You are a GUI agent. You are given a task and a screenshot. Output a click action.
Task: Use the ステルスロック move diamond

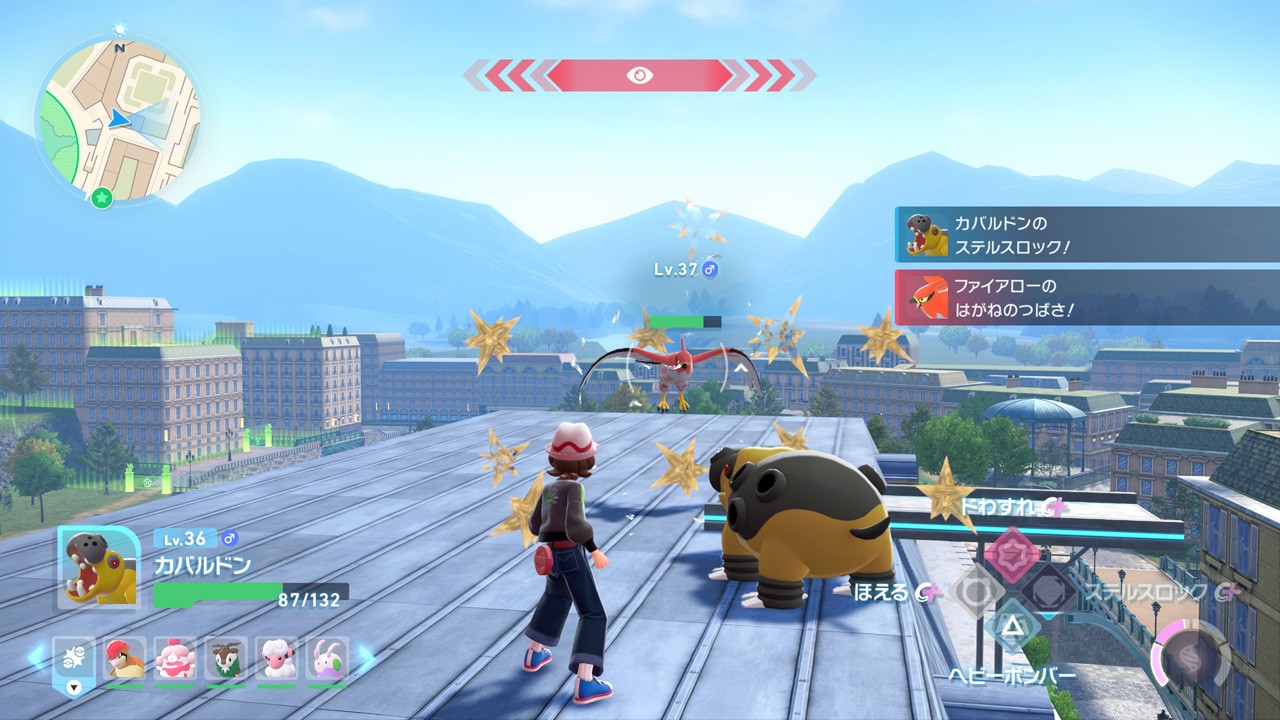[x=1049, y=592]
